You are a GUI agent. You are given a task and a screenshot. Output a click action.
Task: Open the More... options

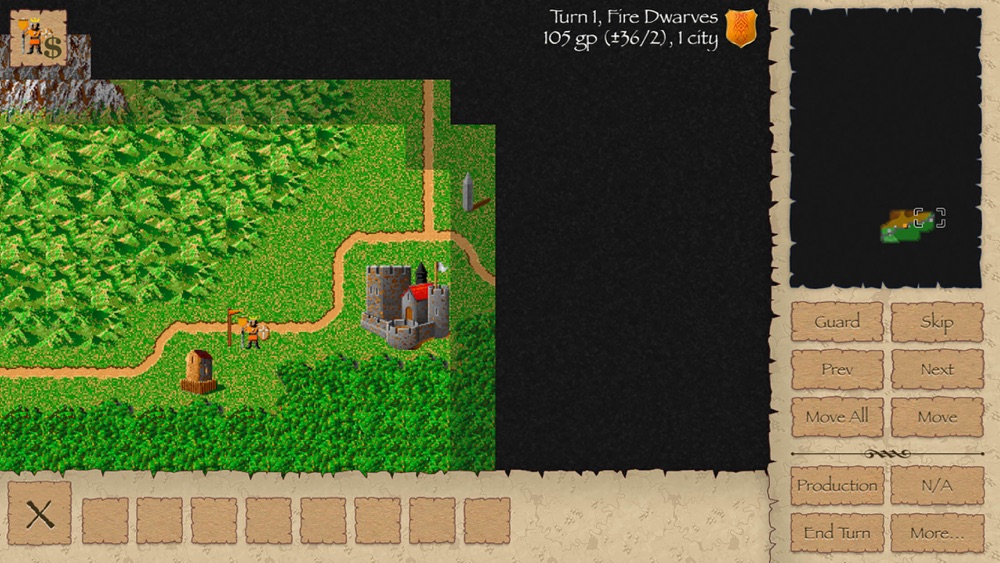point(937,532)
